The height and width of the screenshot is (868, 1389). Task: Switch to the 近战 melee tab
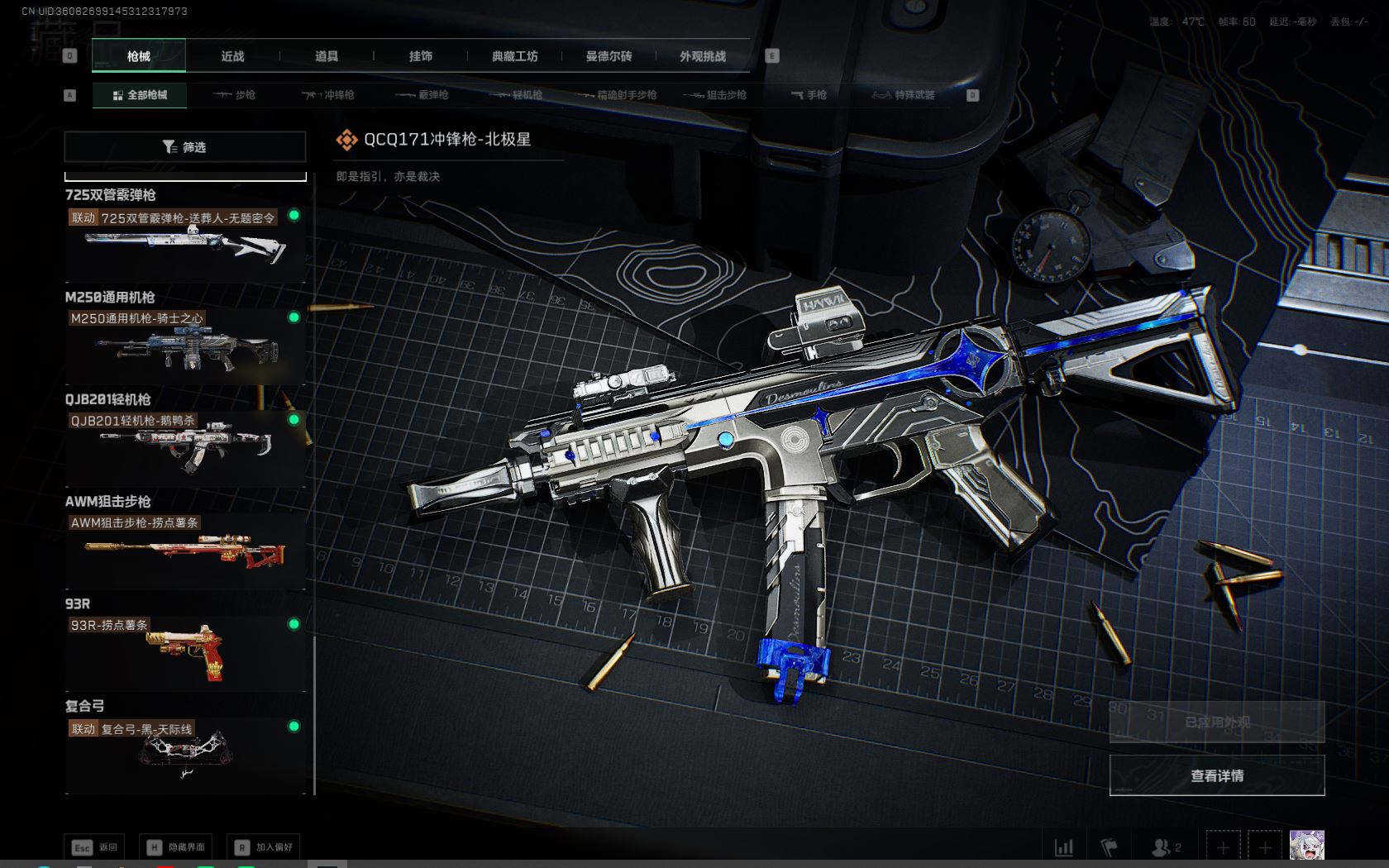pyautogui.click(x=232, y=56)
